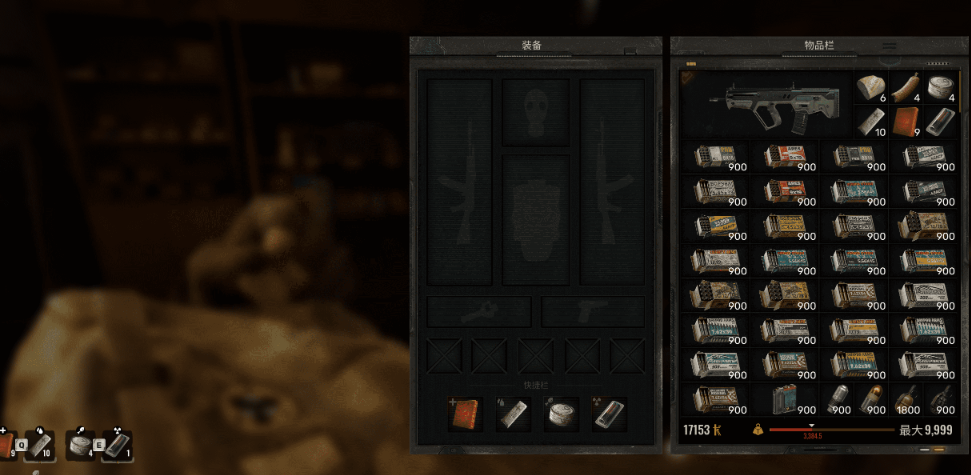This screenshot has width=971, height=475.
Task: Select the empty knife/melee equipment slot
Action: tap(478, 311)
